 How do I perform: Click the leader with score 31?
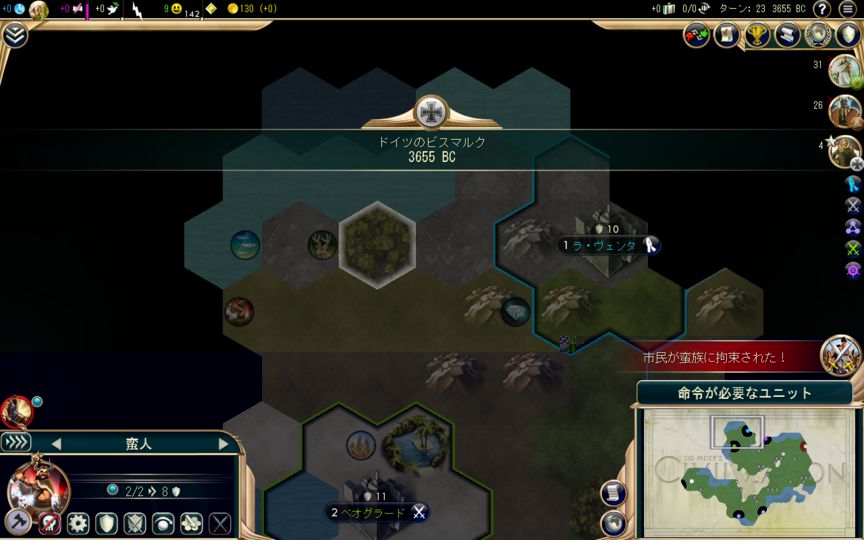click(x=843, y=68)
